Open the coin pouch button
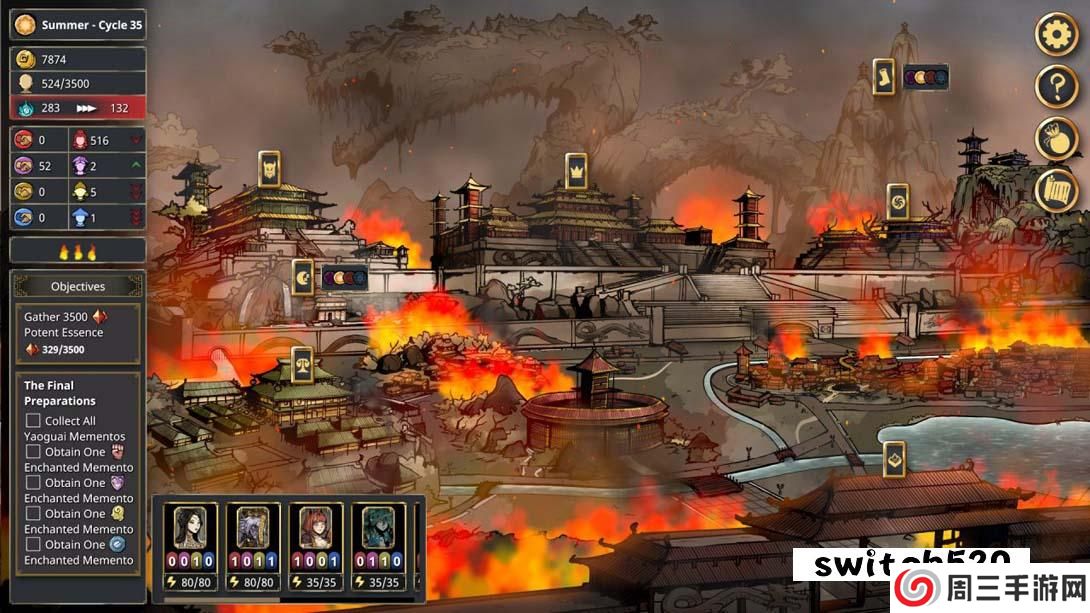 click(1055, 139)
